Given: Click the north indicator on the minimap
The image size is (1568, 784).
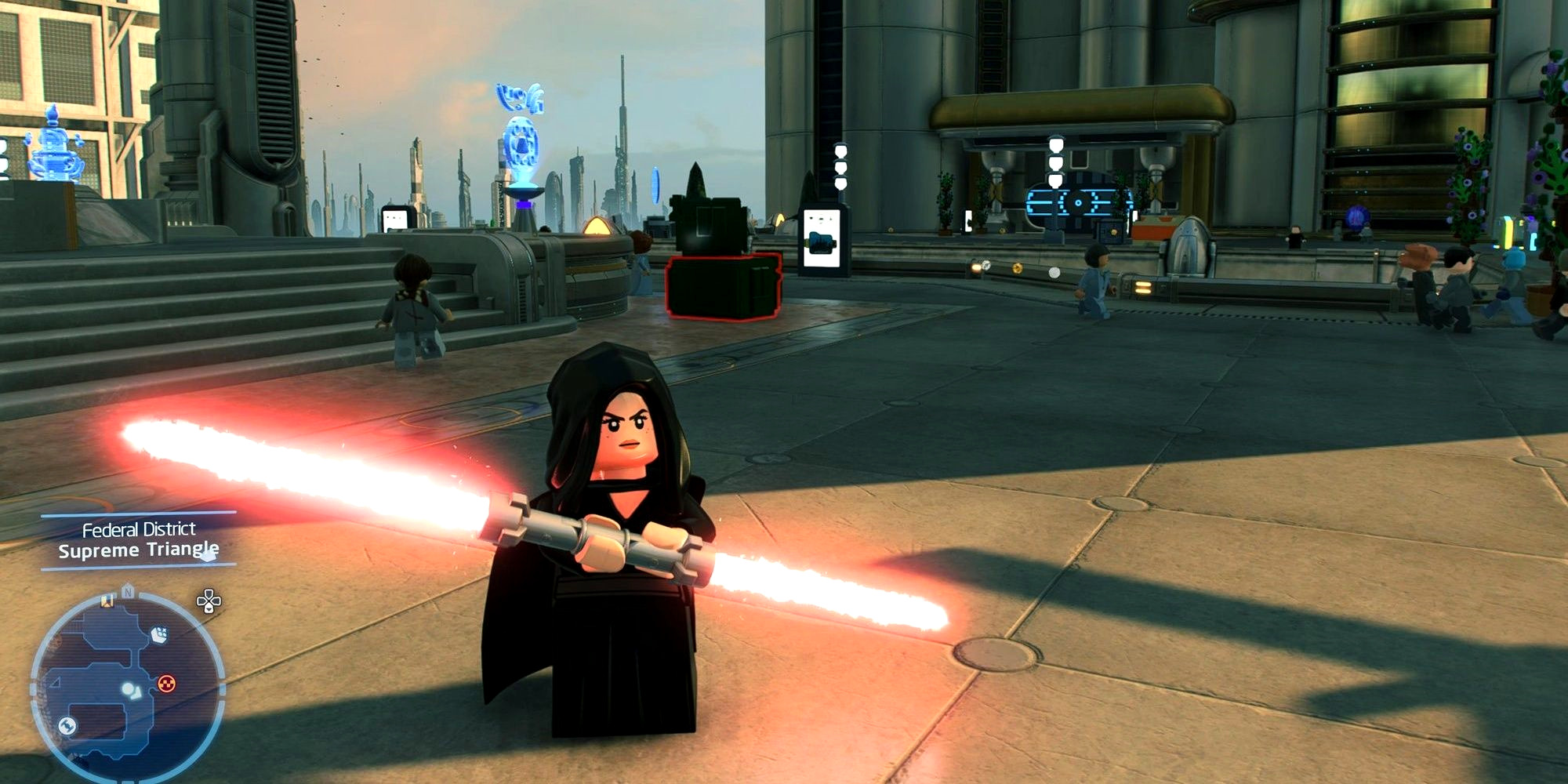Looking at the screenshot, I should tap(128, 593).
